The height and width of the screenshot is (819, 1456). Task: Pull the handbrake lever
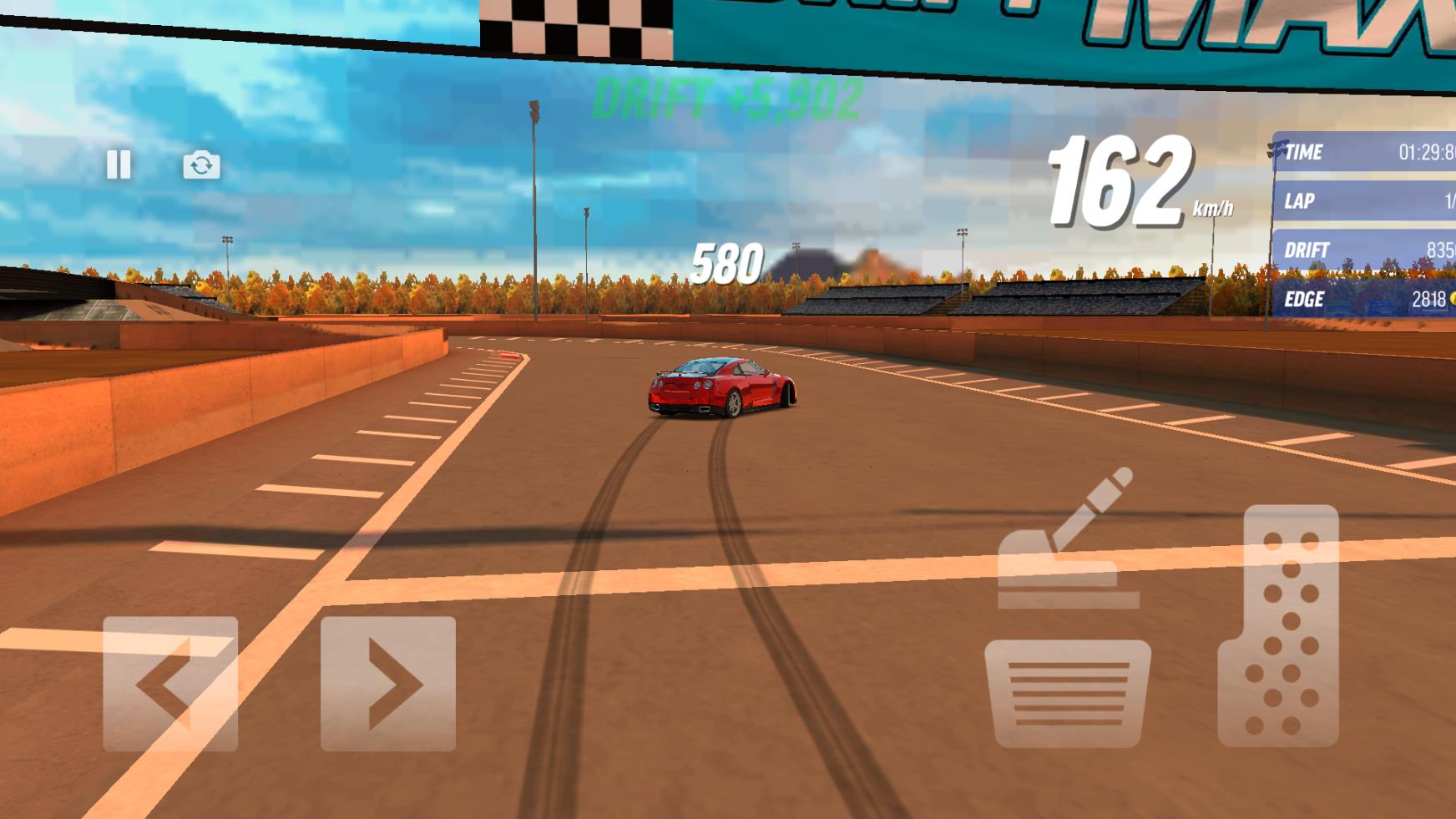click(1068, 543)
